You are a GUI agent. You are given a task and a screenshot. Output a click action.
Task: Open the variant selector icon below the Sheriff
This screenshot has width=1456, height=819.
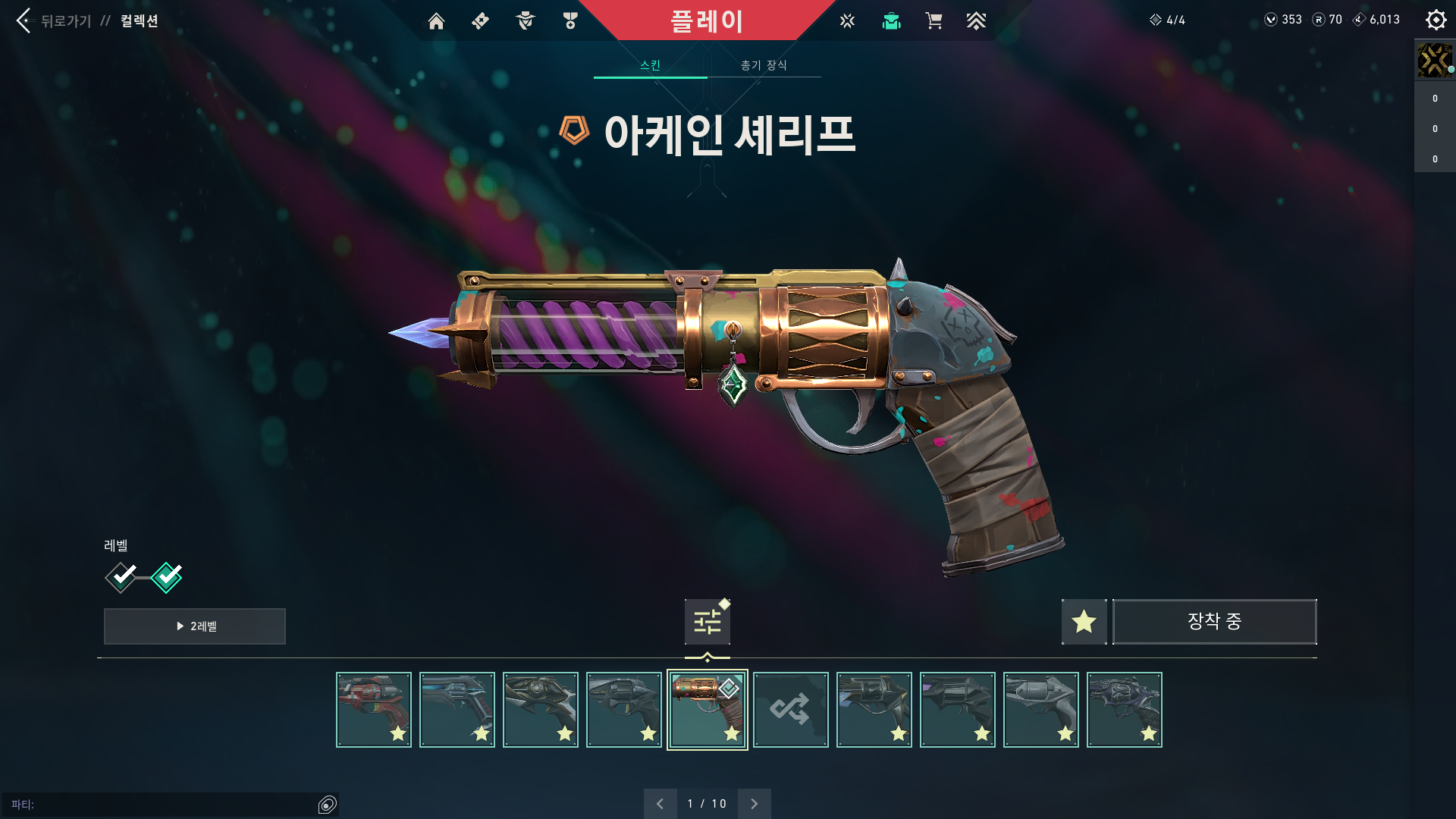706,620
